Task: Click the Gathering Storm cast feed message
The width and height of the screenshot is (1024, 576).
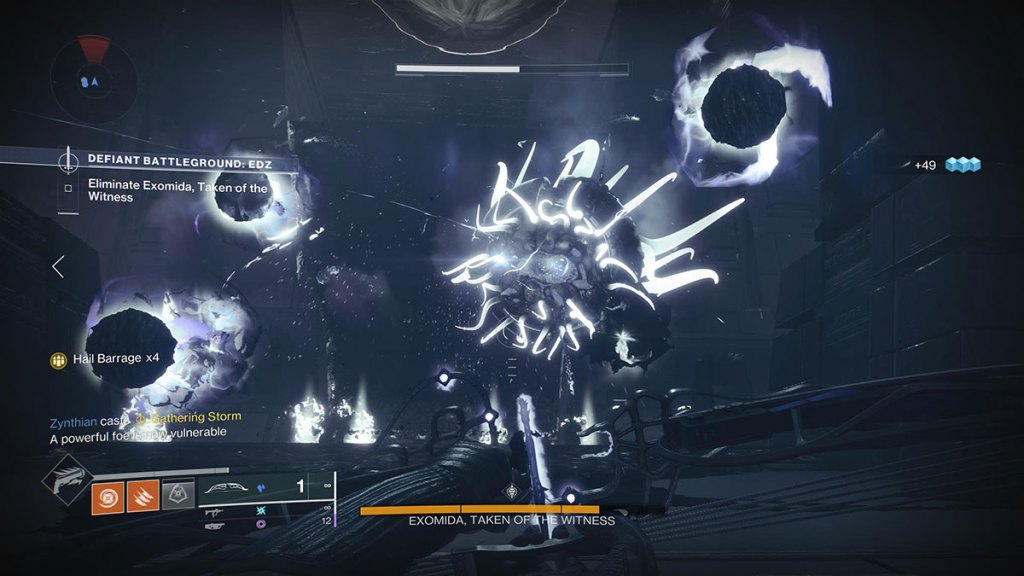Action: (x=145, y=417)
